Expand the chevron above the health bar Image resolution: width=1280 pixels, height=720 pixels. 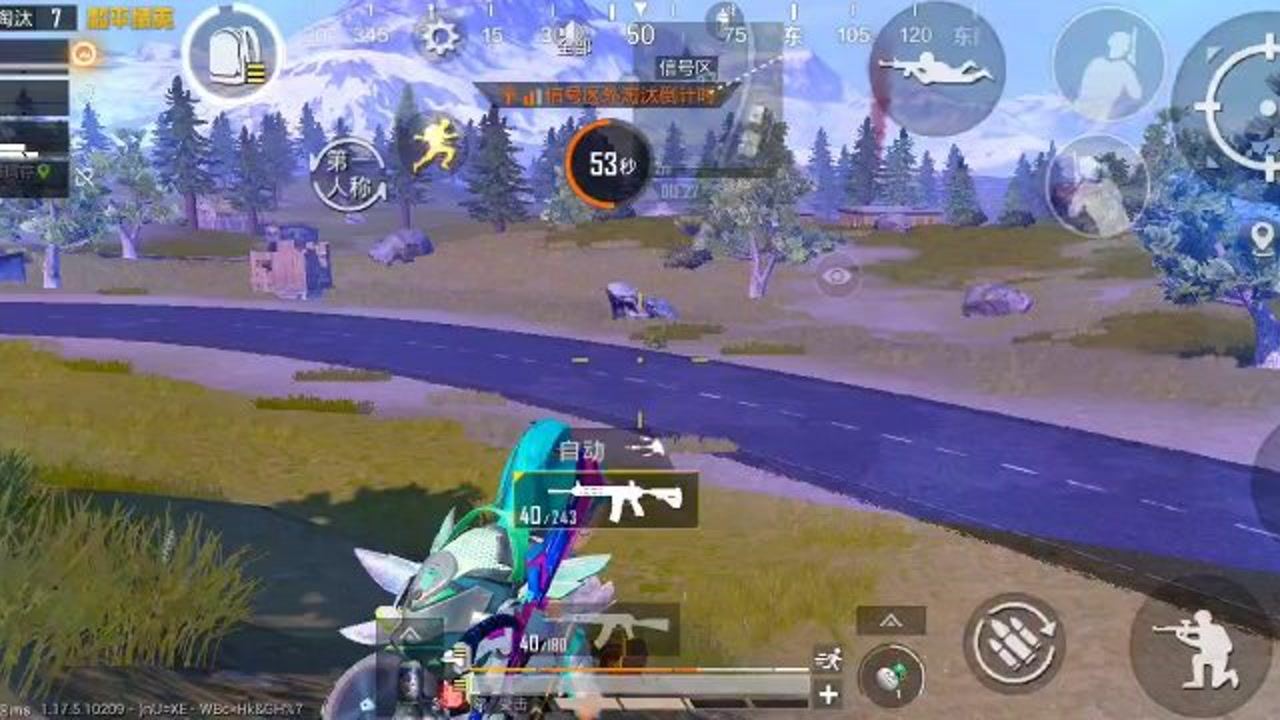click(411, 632)
